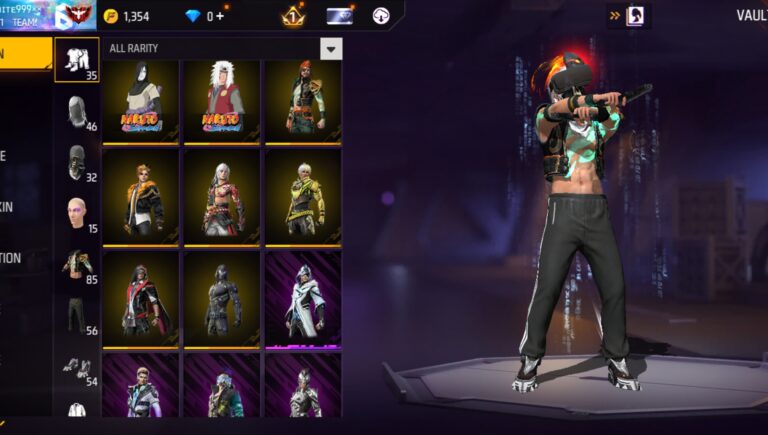Open the mask category with 32 items

click(x=78, y=162)
